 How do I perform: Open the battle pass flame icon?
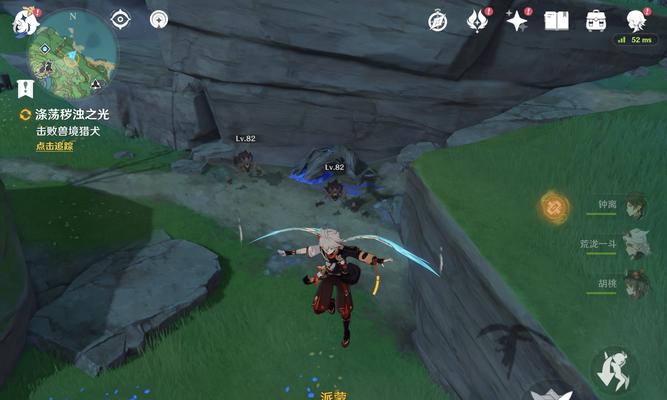[478, 20]
